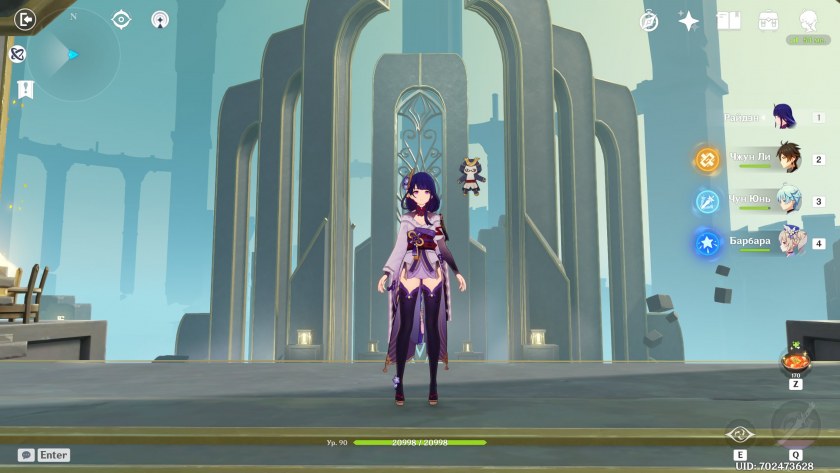Open the atom-shaped icon beside the minimap
This screenshot has height=473, width=840.
17,54
